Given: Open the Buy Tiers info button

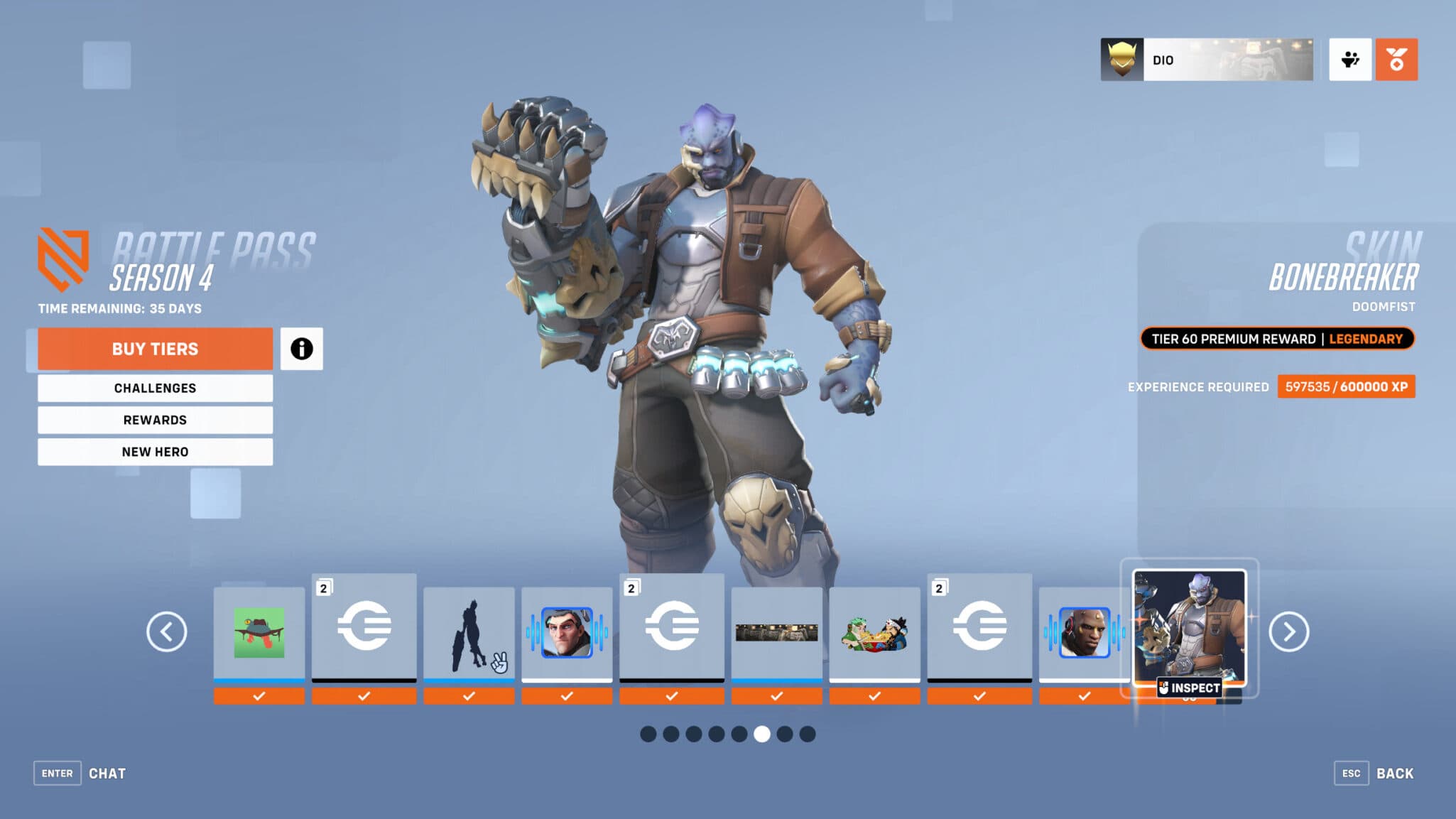Looking at the screenshot, I should pos(303,348).
